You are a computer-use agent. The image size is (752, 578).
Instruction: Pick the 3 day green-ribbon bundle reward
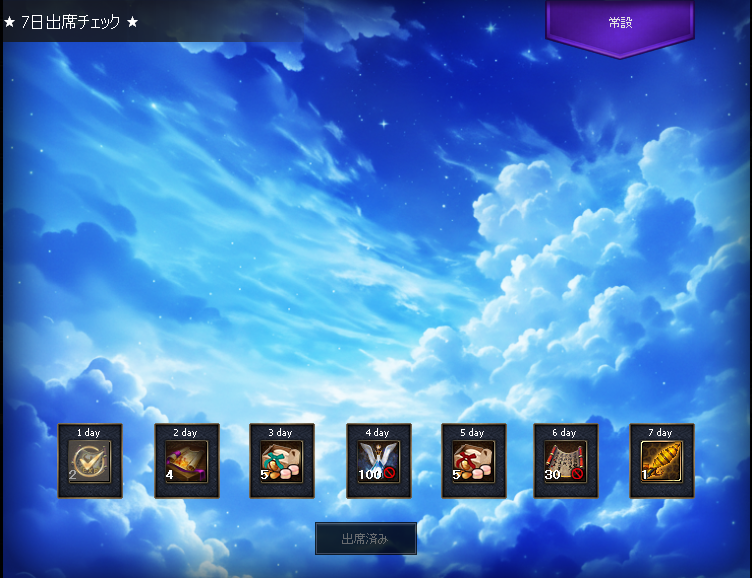pyautogui.click(x=282, y=462)
